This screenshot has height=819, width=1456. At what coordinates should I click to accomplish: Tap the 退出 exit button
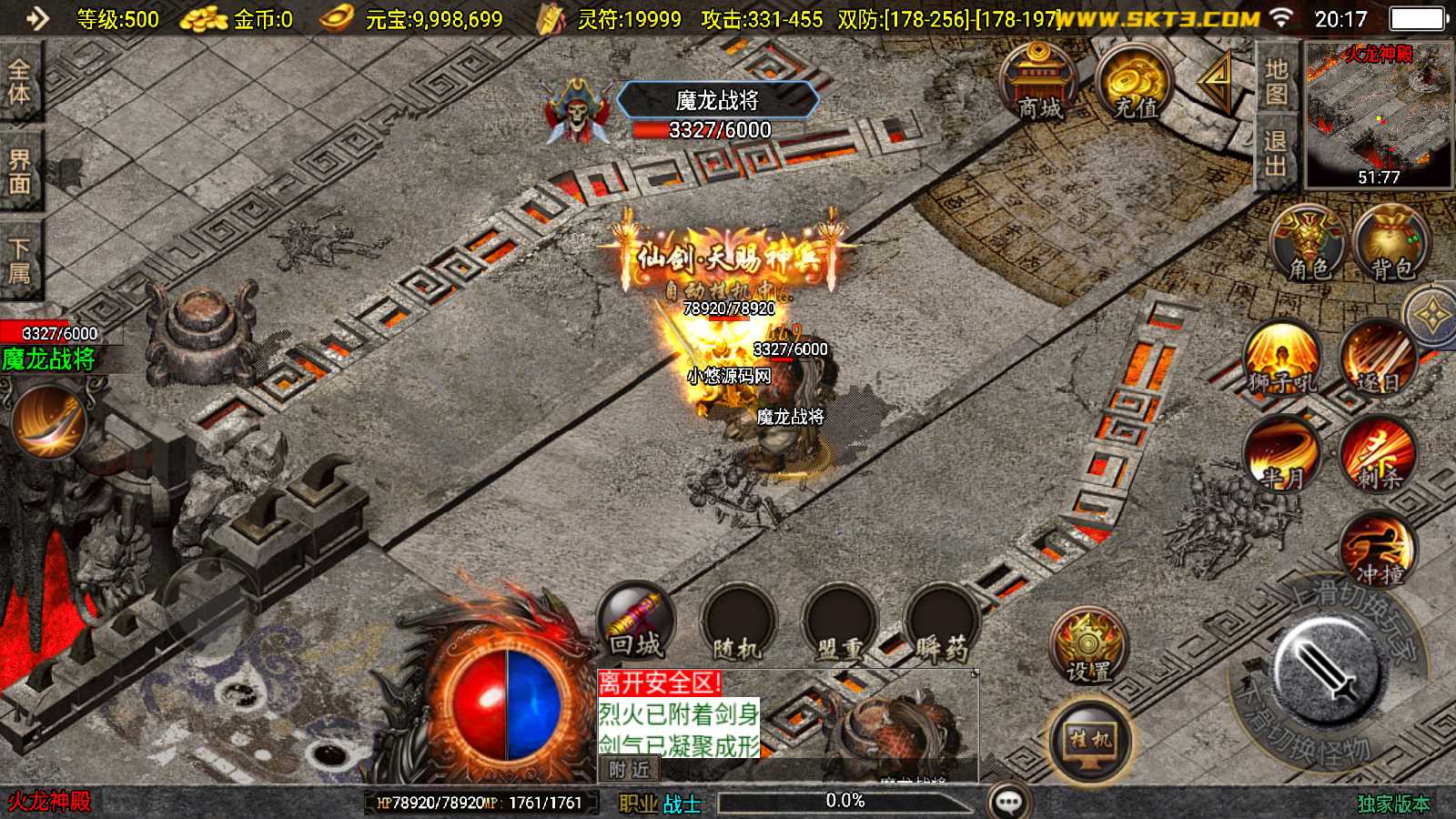(x=1276, y=153)
